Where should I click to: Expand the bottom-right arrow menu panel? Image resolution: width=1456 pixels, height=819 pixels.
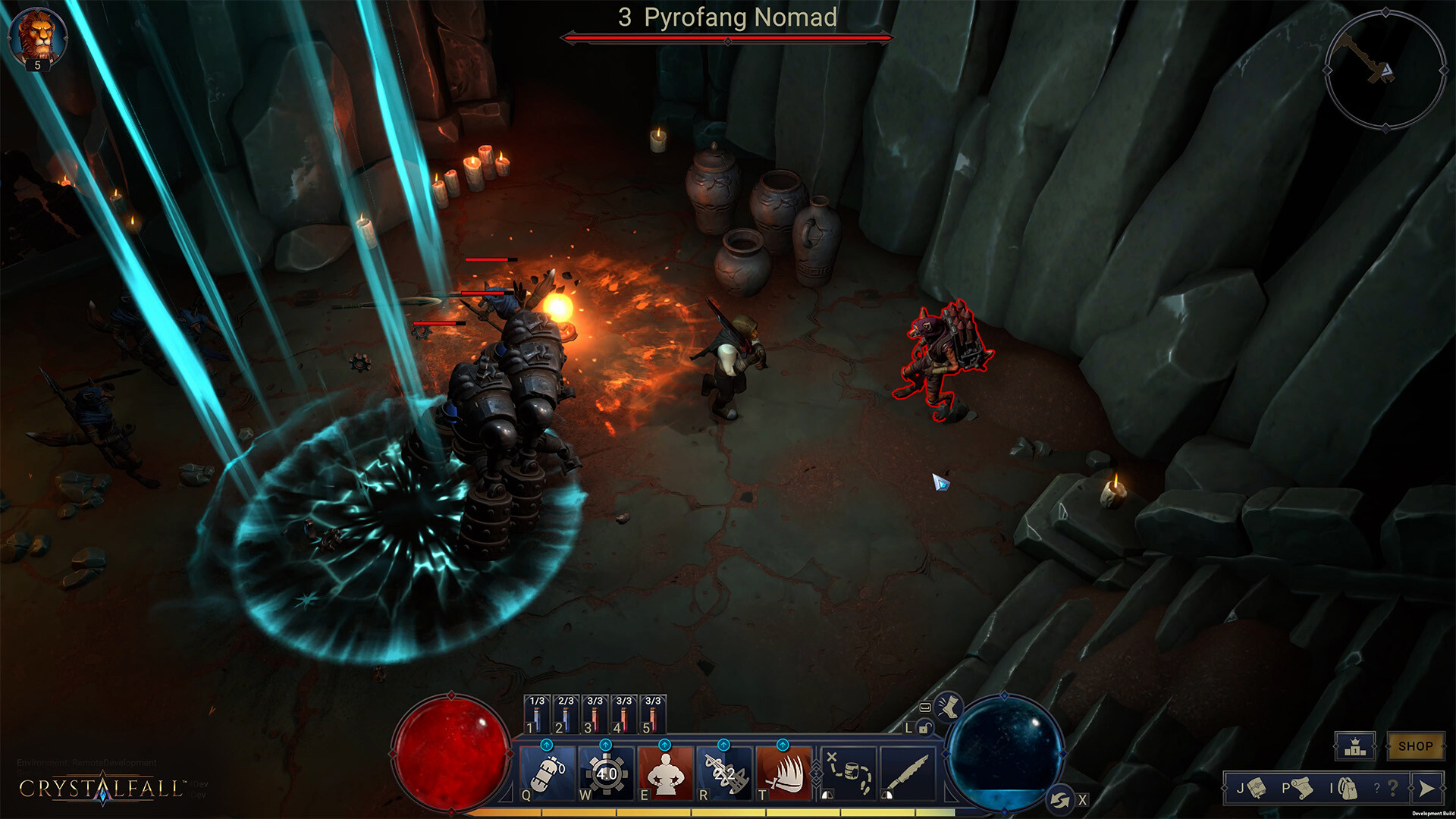1429,789
